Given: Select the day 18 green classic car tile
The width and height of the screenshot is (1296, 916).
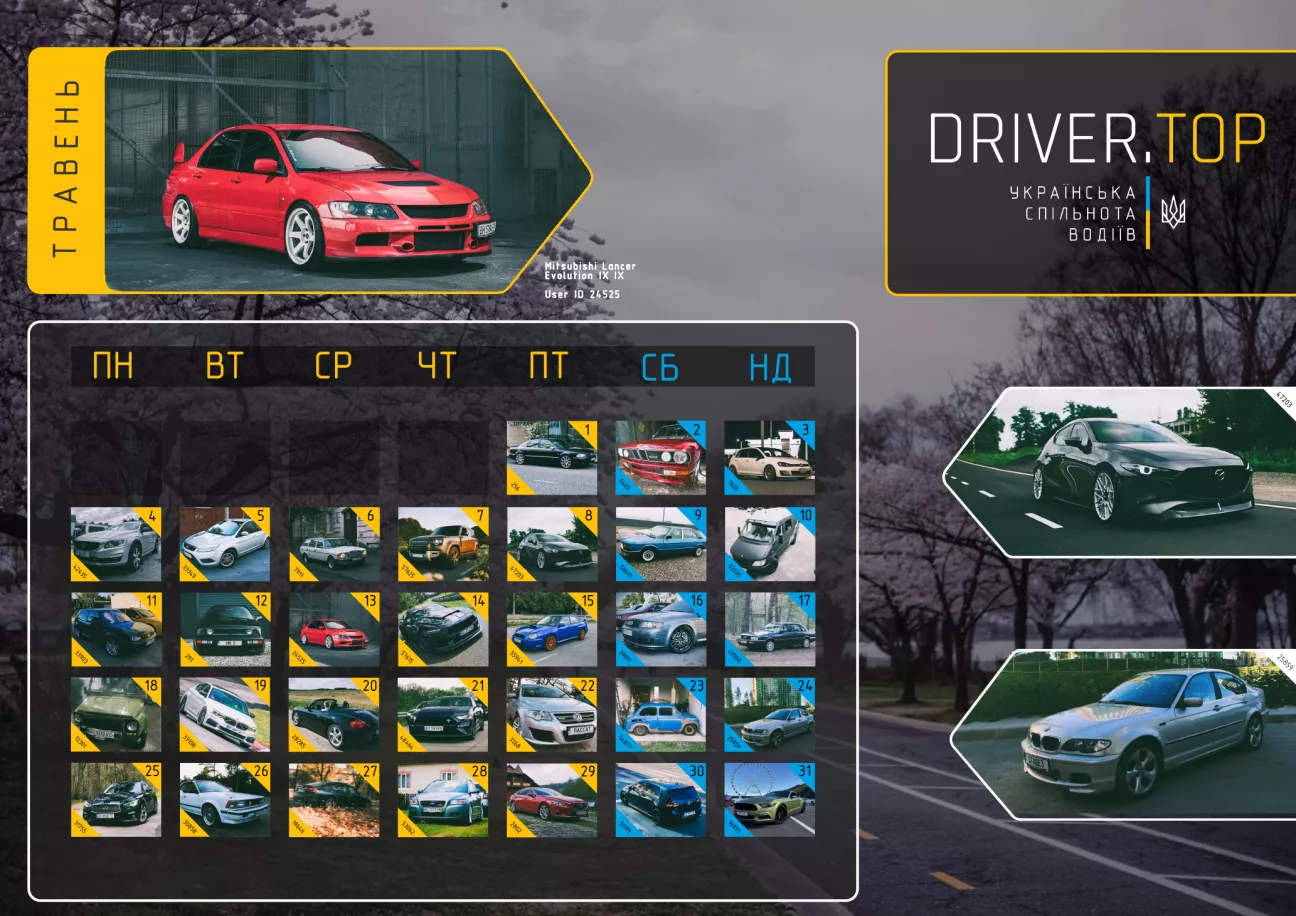Looking at the screenshot, I should coord(115,714).
